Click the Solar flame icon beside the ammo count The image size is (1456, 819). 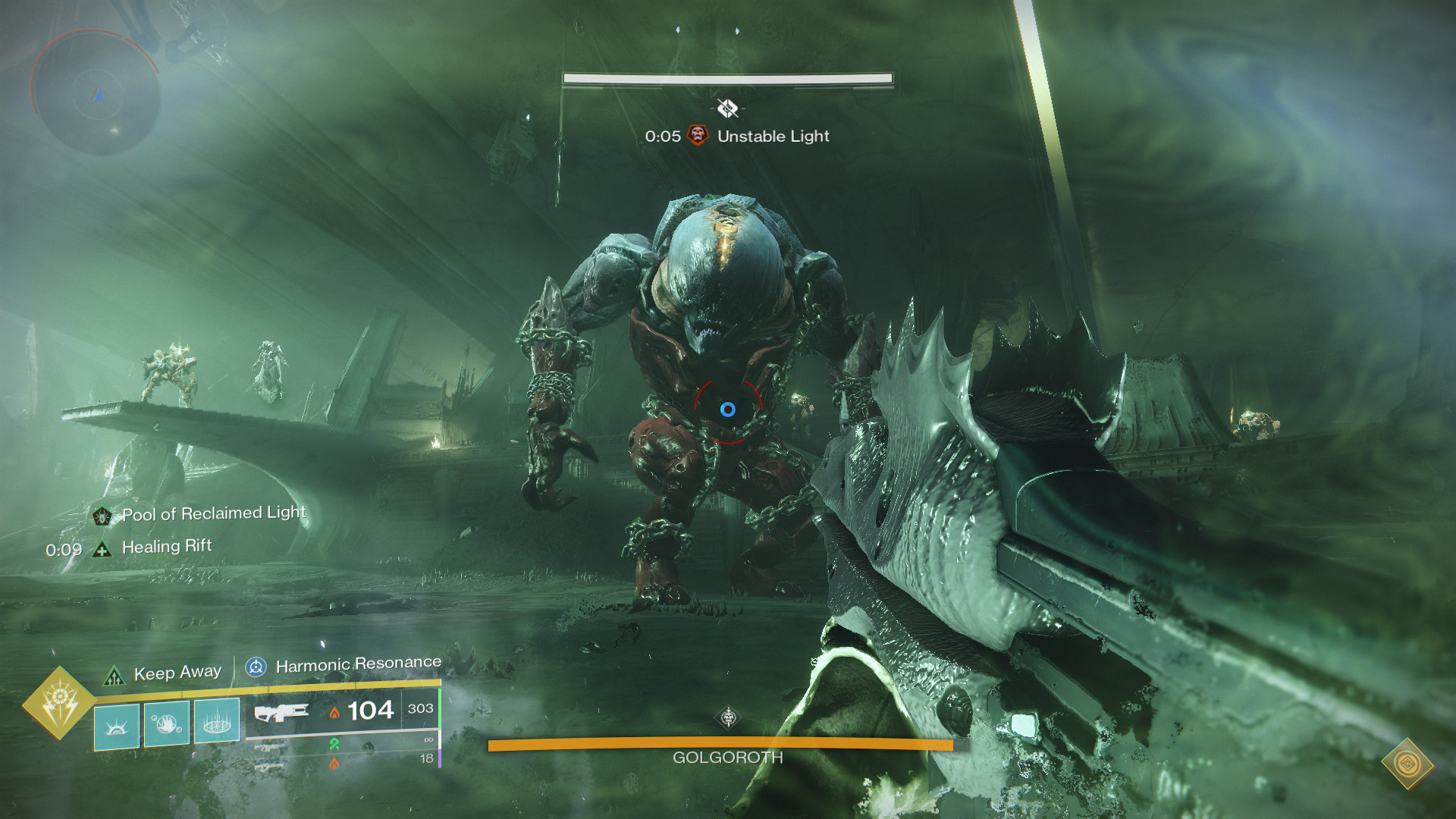(334, 713)
